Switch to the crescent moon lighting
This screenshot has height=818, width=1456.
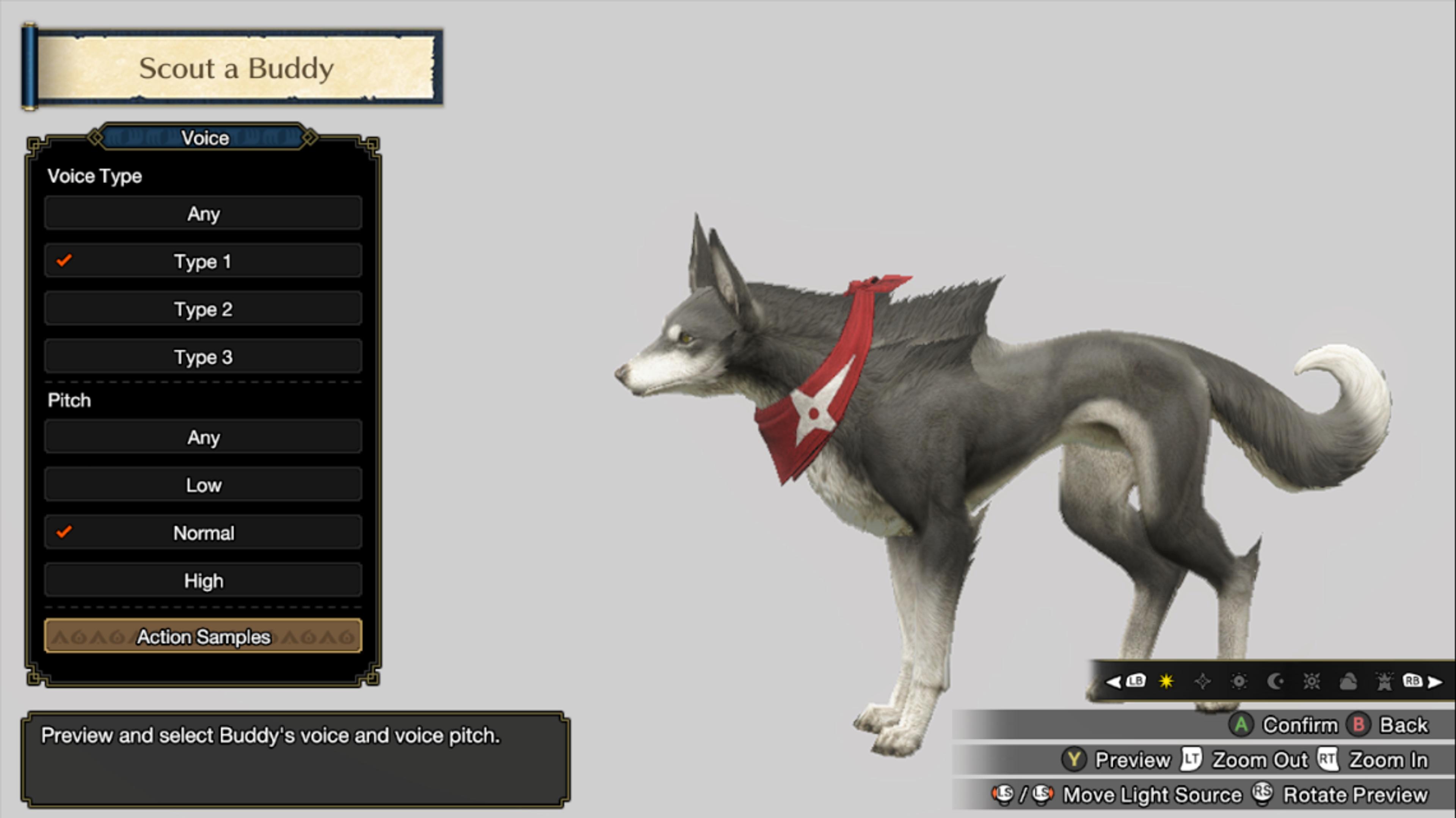point(1275,681)
